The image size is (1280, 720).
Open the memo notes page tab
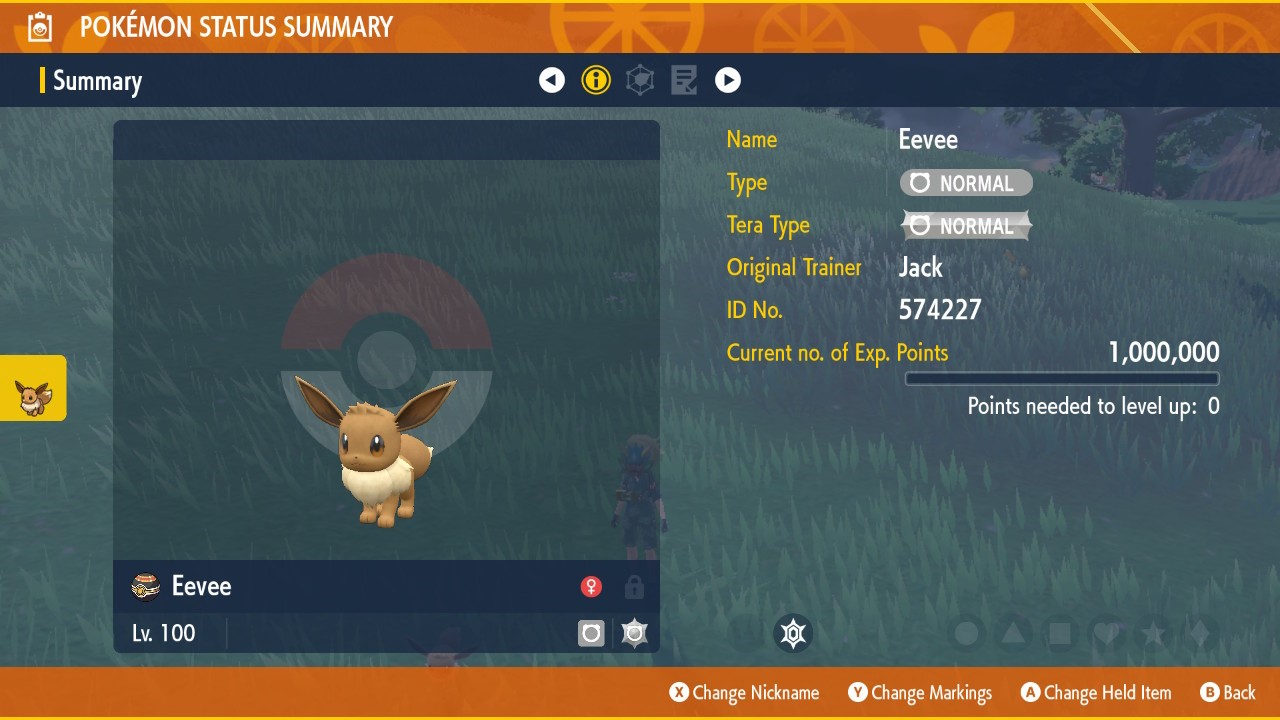click(684, 80)
